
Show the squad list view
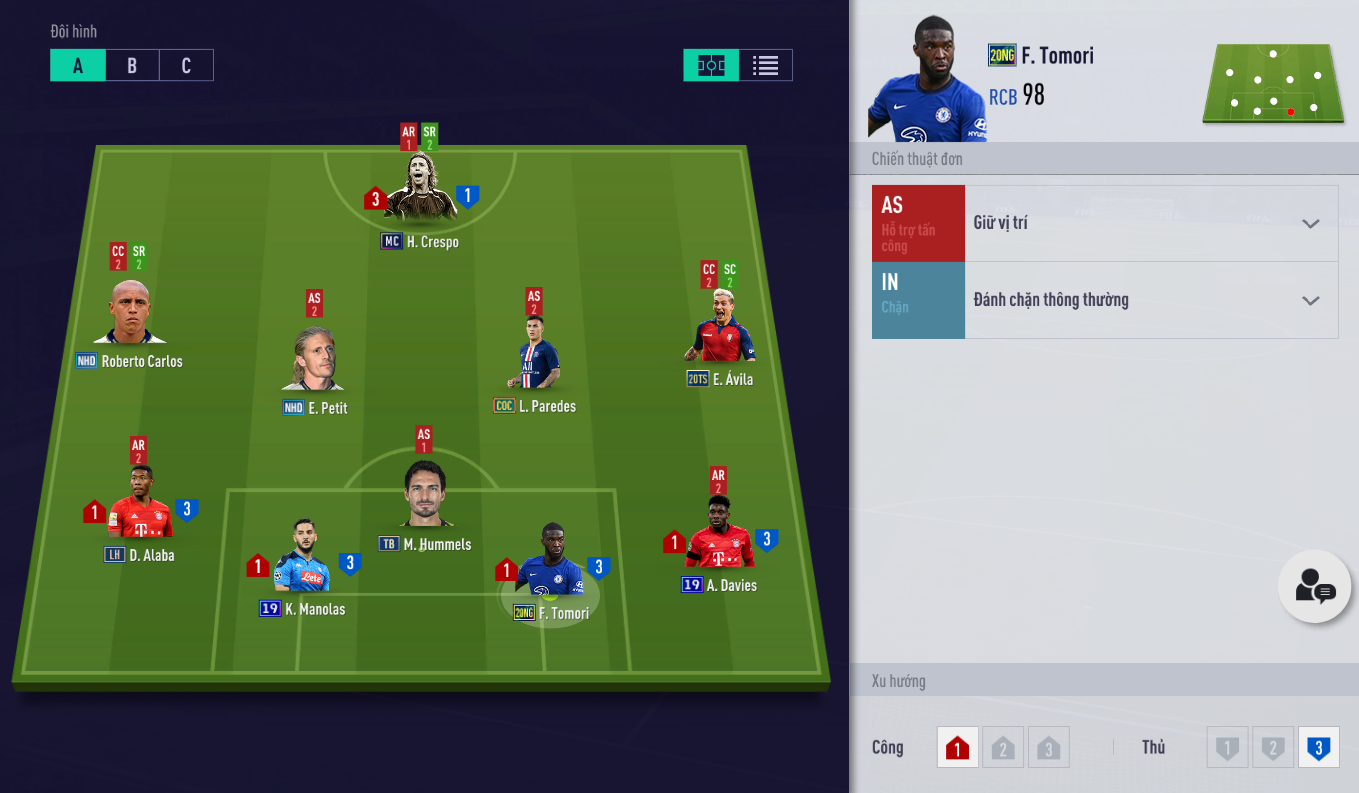766,66
